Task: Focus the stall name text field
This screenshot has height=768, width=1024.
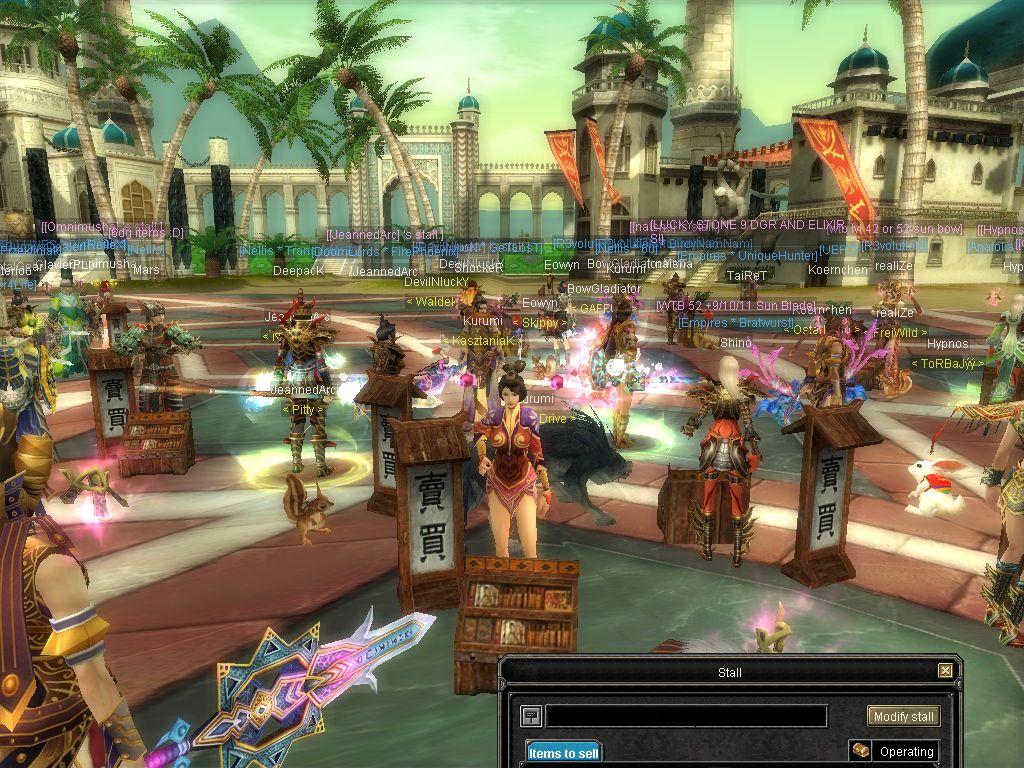Action: [686, 716]
